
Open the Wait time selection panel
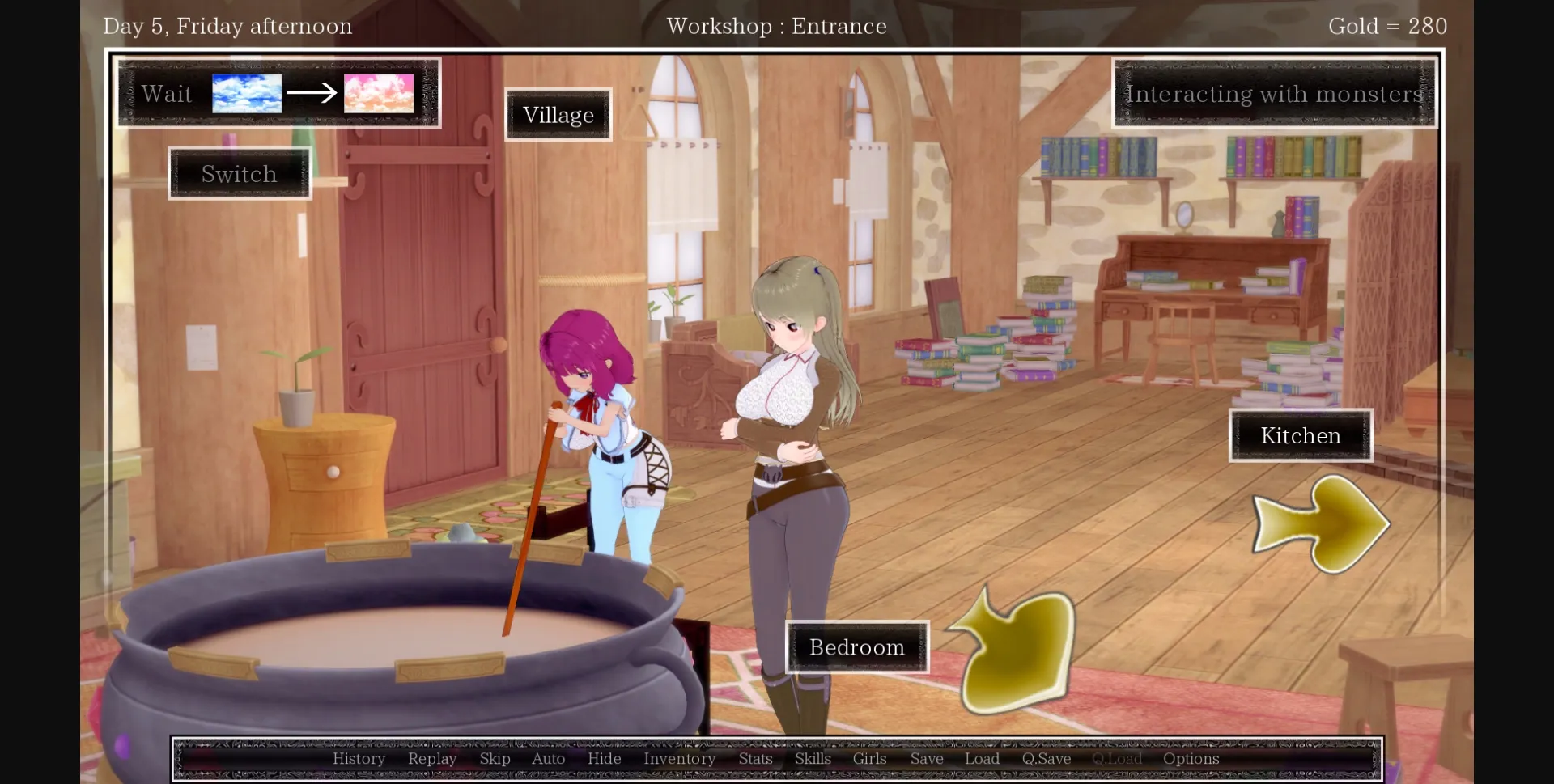pyautogui.click(x=166, y=93)
